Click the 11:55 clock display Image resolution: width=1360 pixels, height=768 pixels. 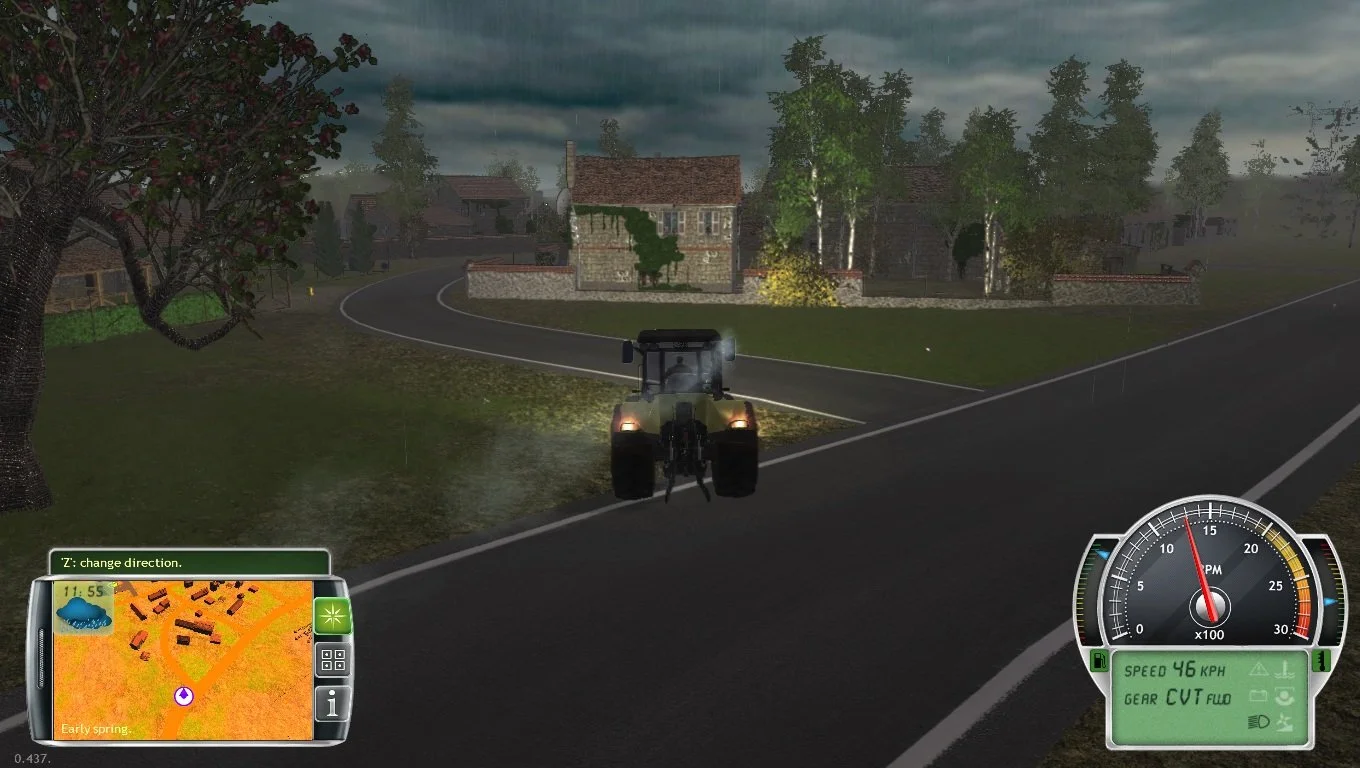point(85,590)
